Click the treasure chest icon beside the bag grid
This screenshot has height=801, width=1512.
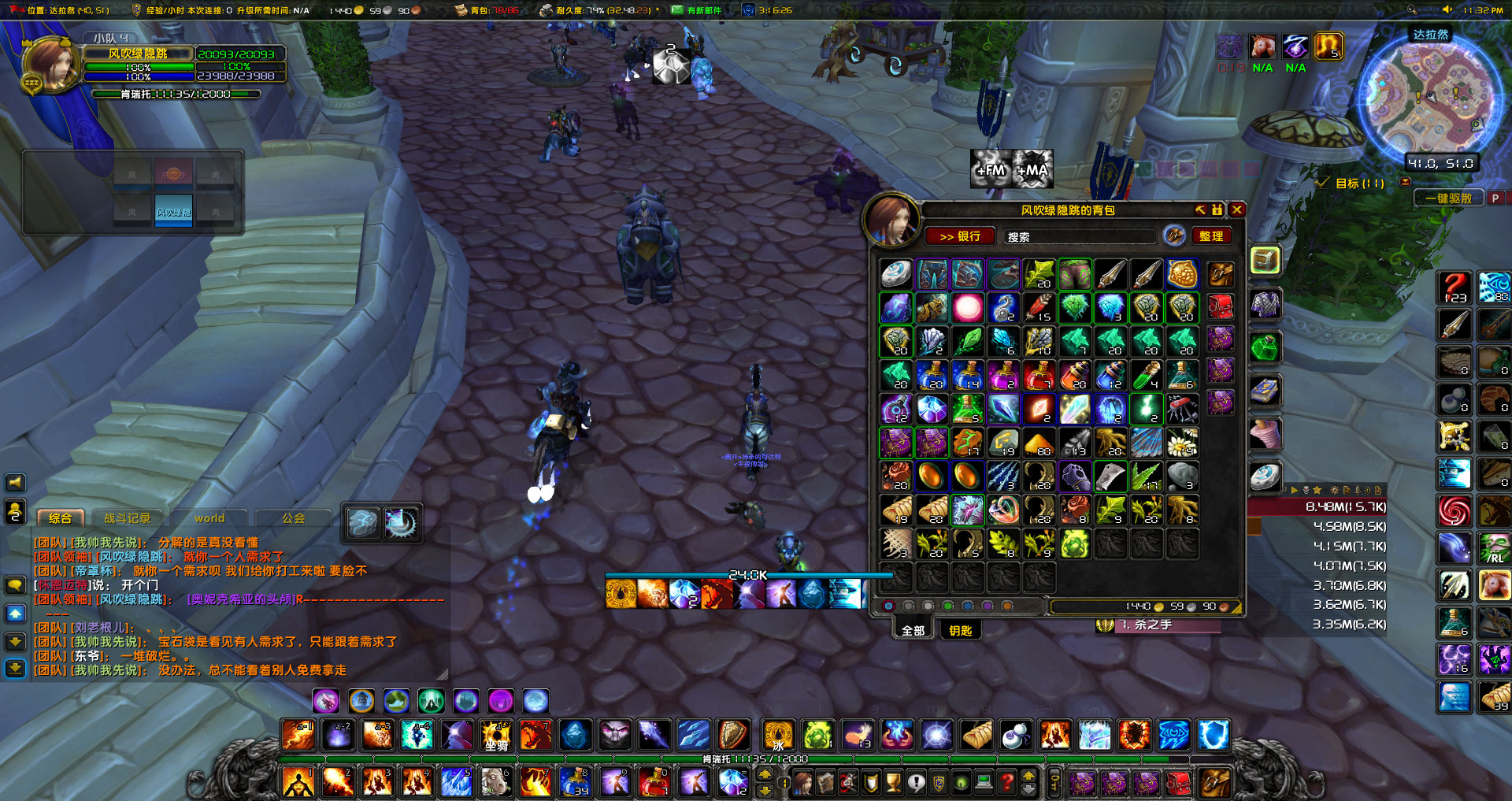1265,260
